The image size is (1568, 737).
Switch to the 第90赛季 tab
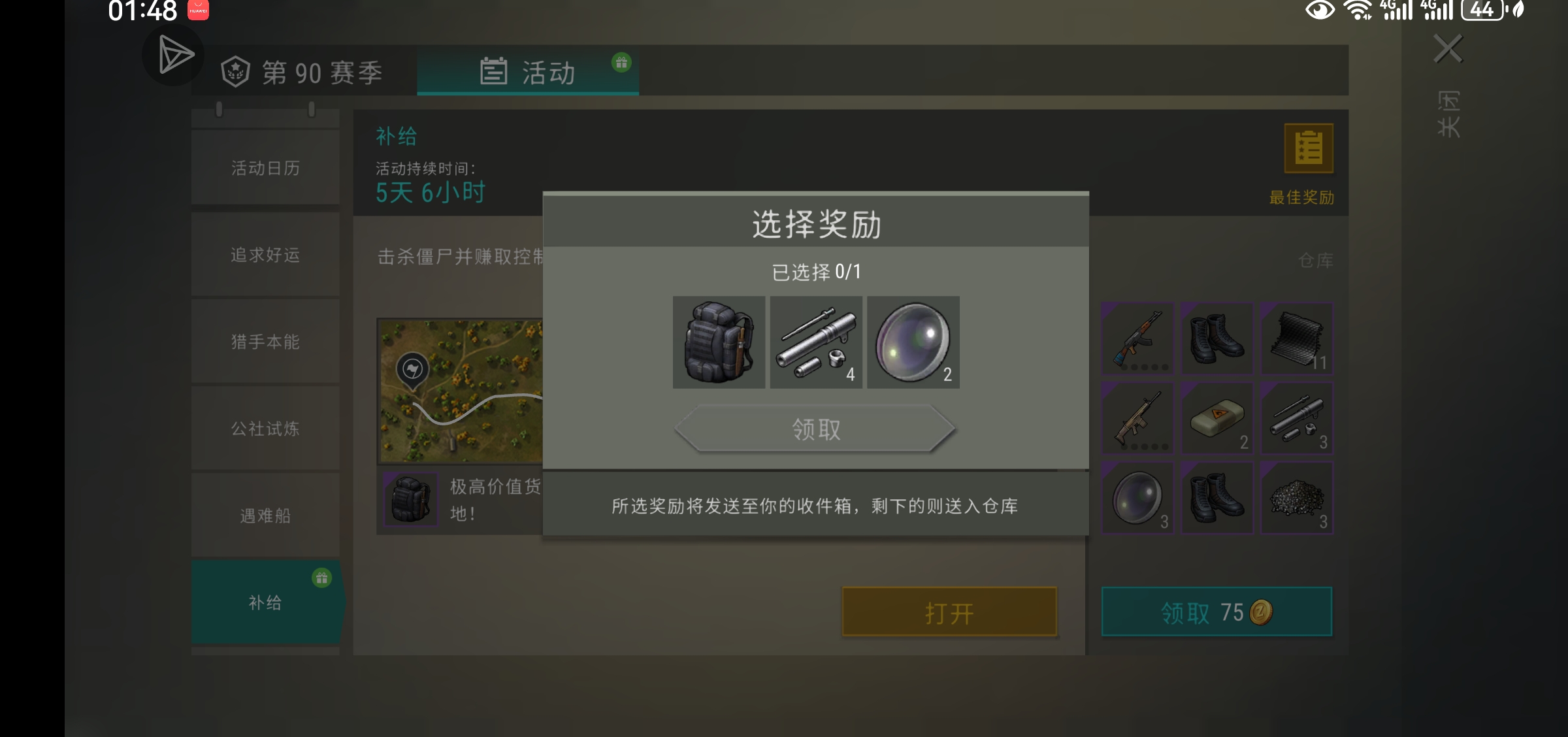[302, 72]
